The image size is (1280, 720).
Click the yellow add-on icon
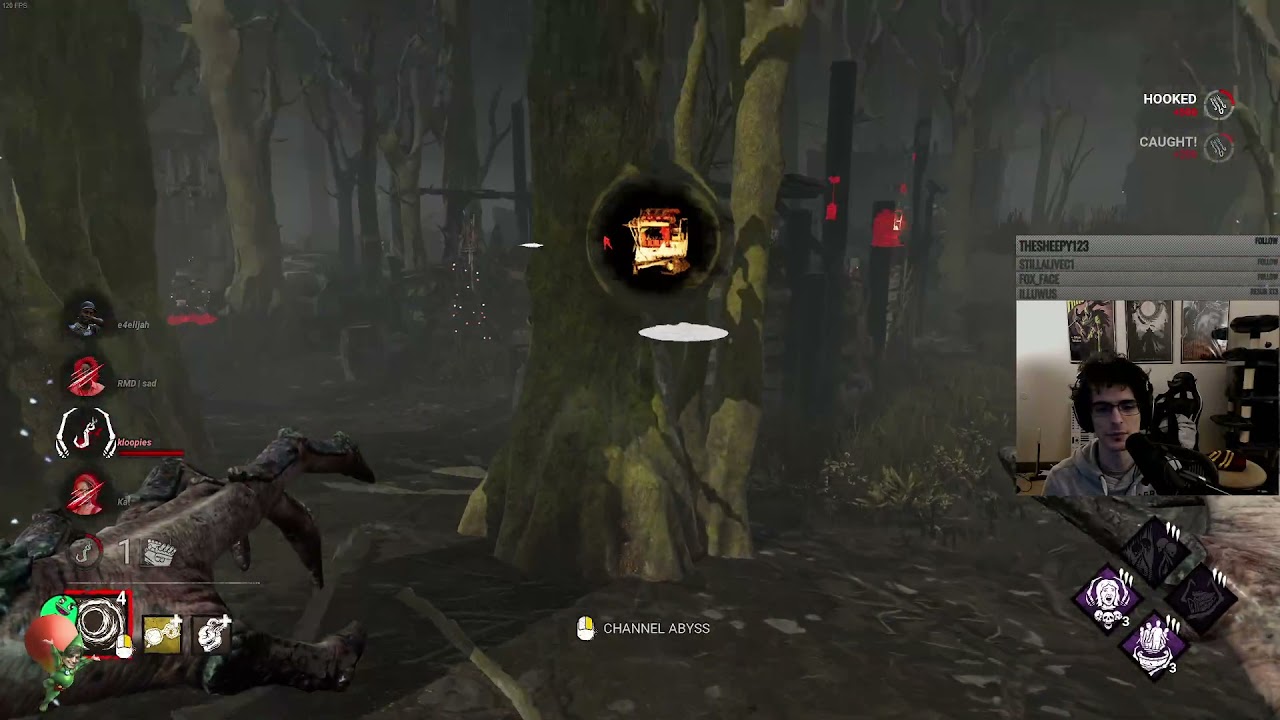click(163, 636)
